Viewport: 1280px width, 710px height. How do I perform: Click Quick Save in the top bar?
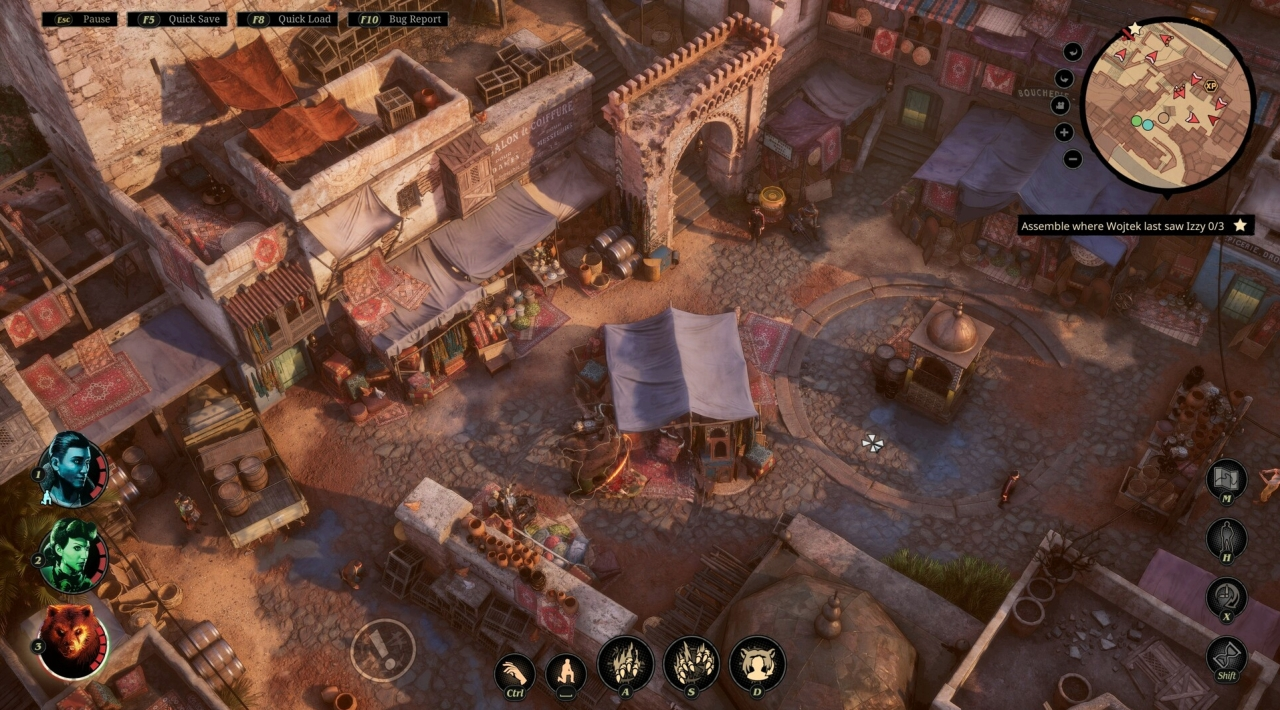(182, 19)
